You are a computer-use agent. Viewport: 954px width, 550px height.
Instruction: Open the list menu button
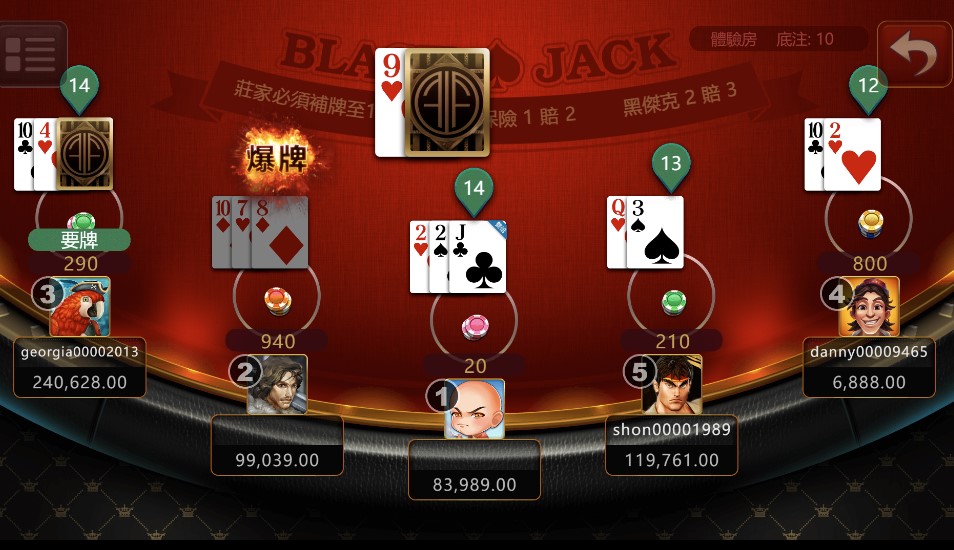tap(30, 54)
